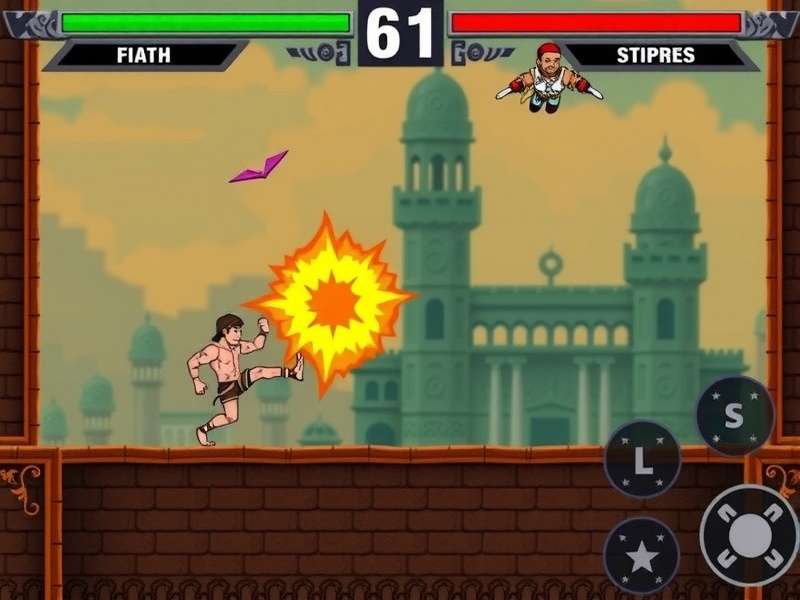Tap the large round joystick button
Image resolution: width=800 pixels, height=600 pixels.
tap(748, 535)
